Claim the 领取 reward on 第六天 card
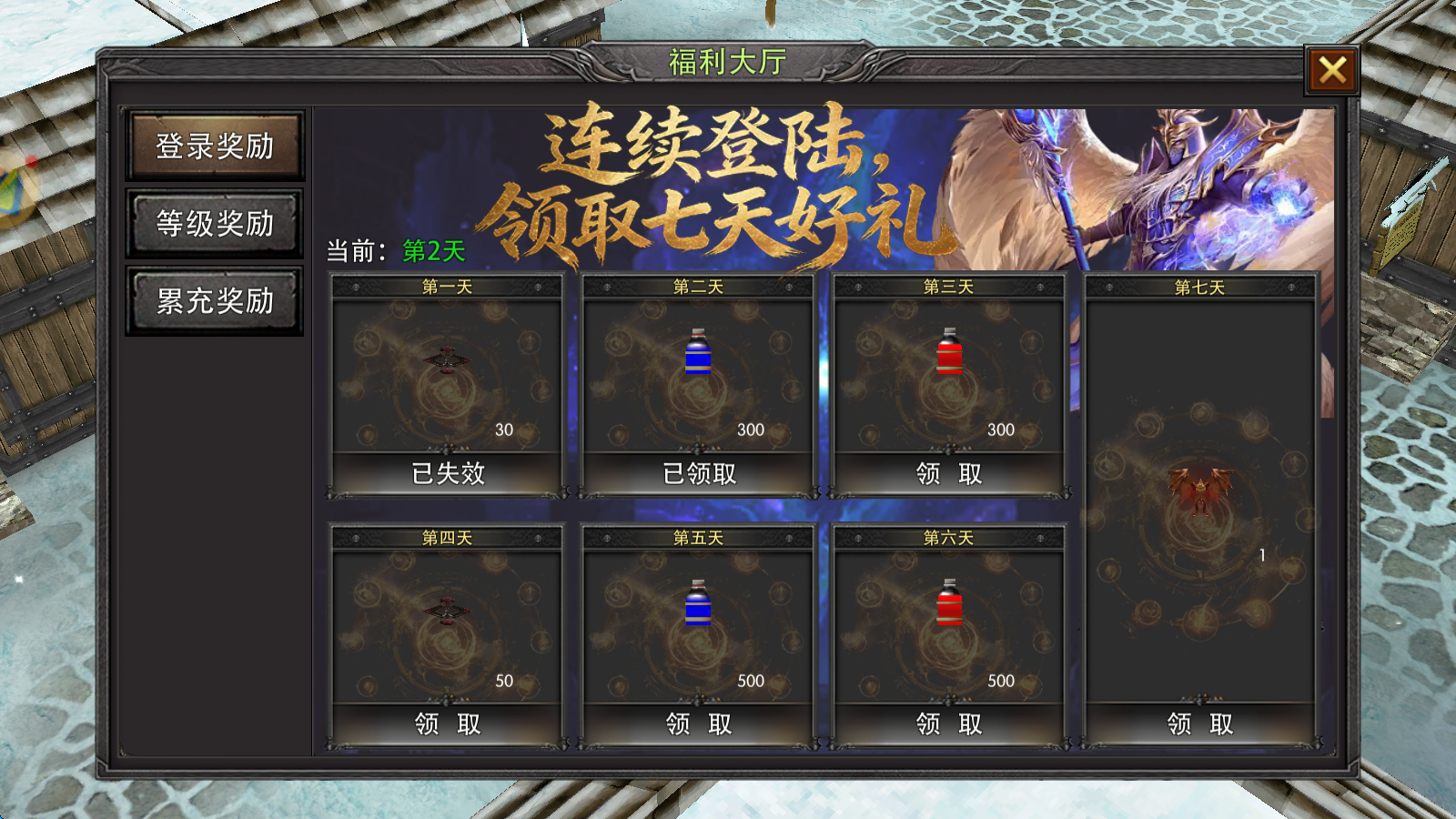The width and height of the screenshot is (1456, 819). pos(948,724)
